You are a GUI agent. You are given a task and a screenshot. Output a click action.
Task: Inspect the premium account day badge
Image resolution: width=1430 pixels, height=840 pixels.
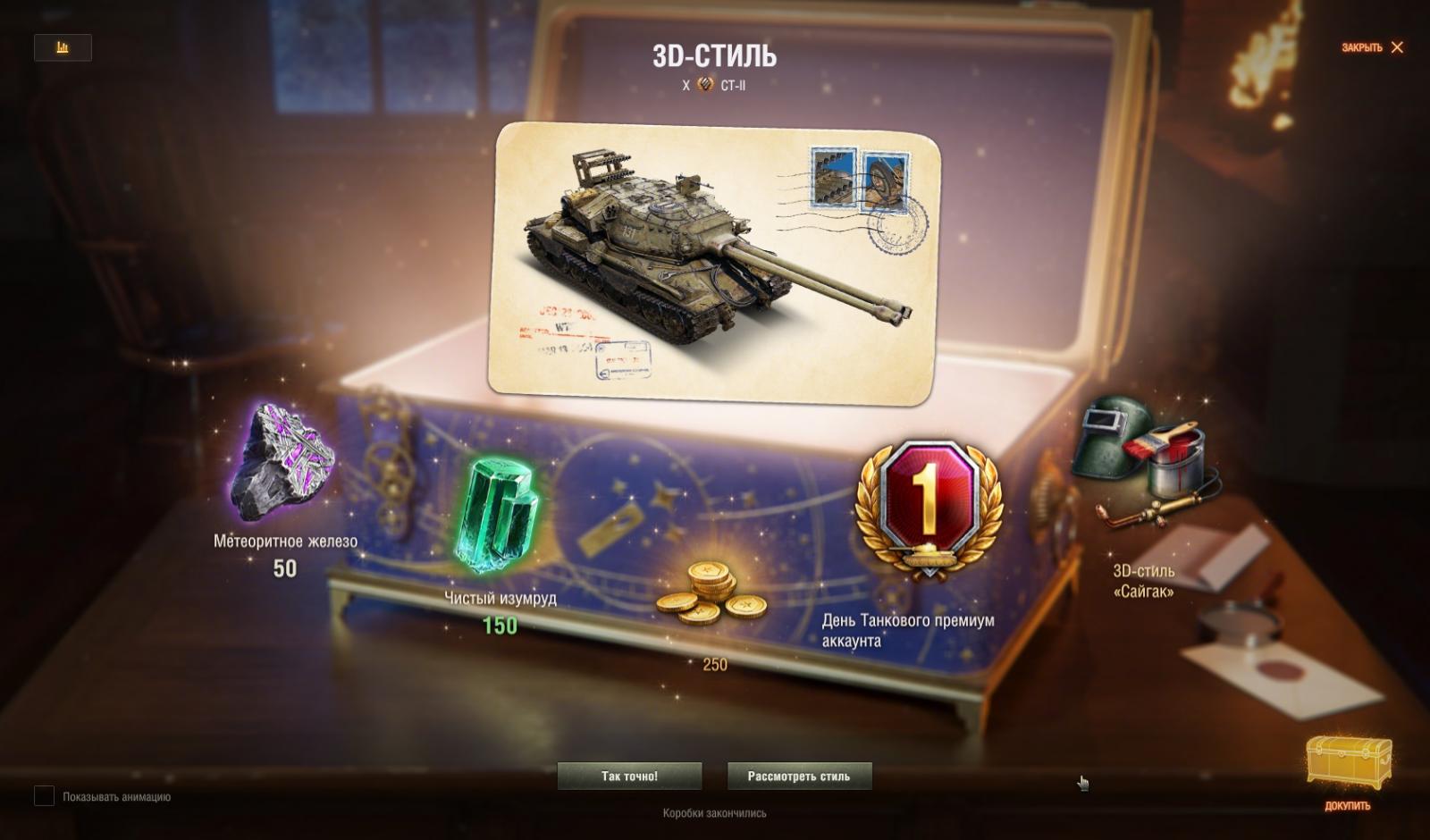tap(929, 508)
